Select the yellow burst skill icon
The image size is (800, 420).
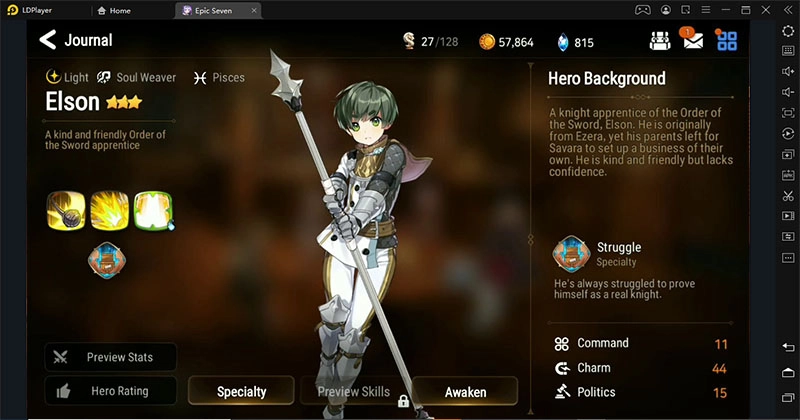tap(110, 210)
